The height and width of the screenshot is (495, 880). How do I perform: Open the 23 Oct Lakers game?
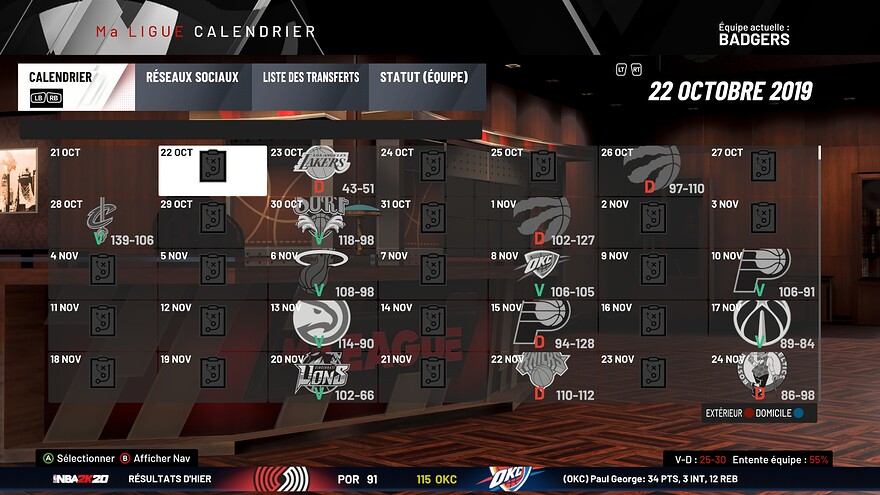click(x=322, y=170)
